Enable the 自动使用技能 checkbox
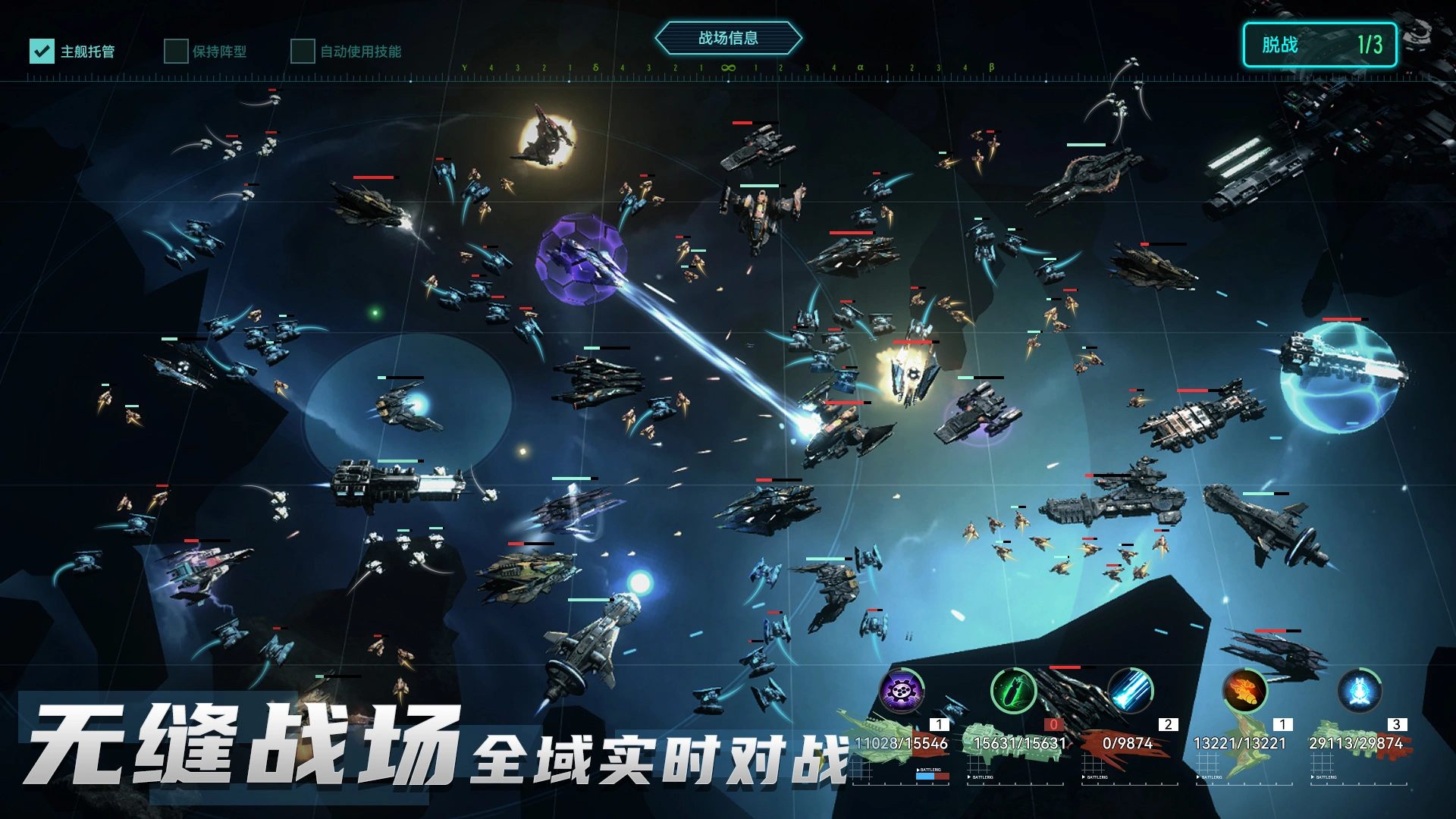Viewport: 1456px width, 819px height. click(303, 51)
